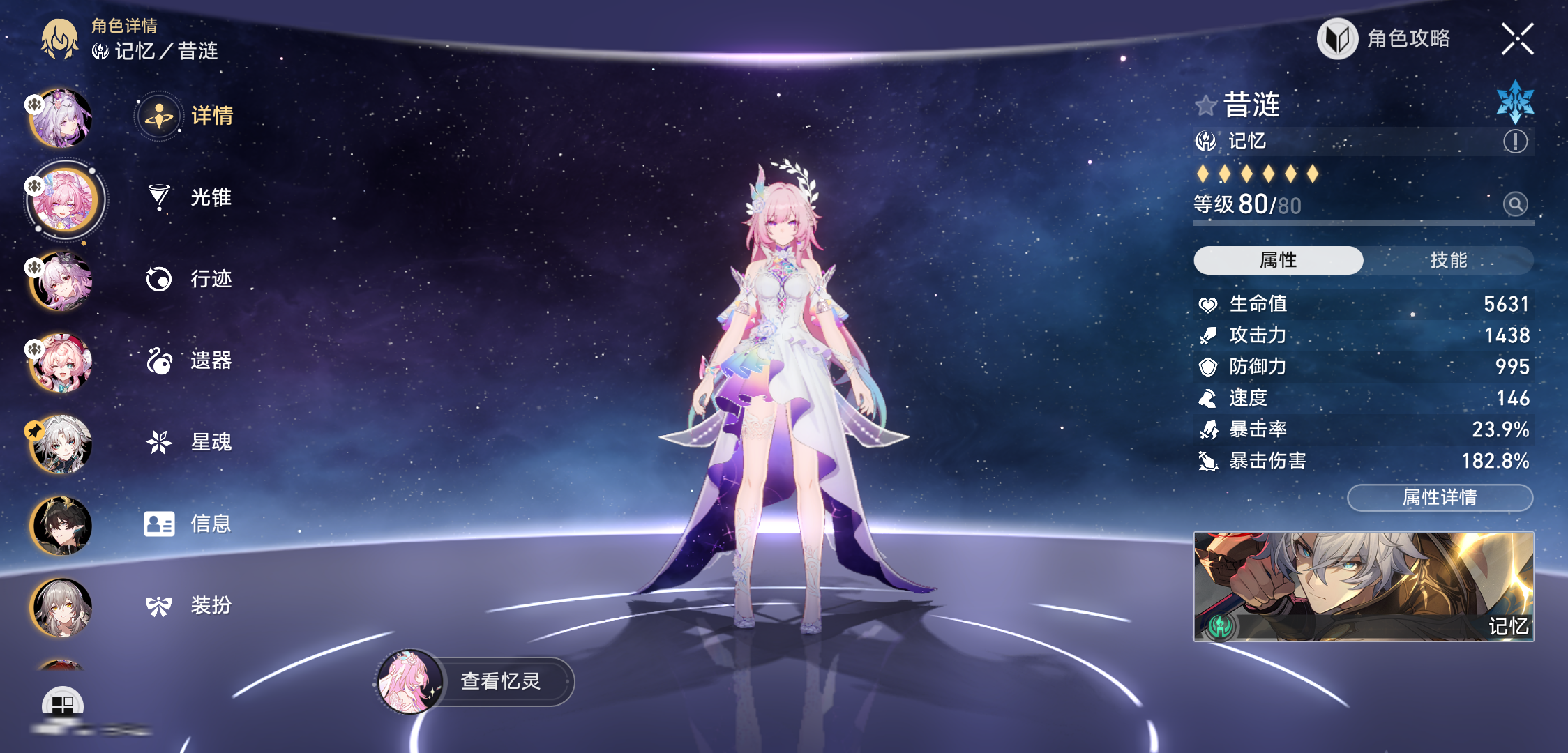This screenshot has width=1568, height=753.
Task: Click the ice element snowflake icon
Action: [1515, 102]
